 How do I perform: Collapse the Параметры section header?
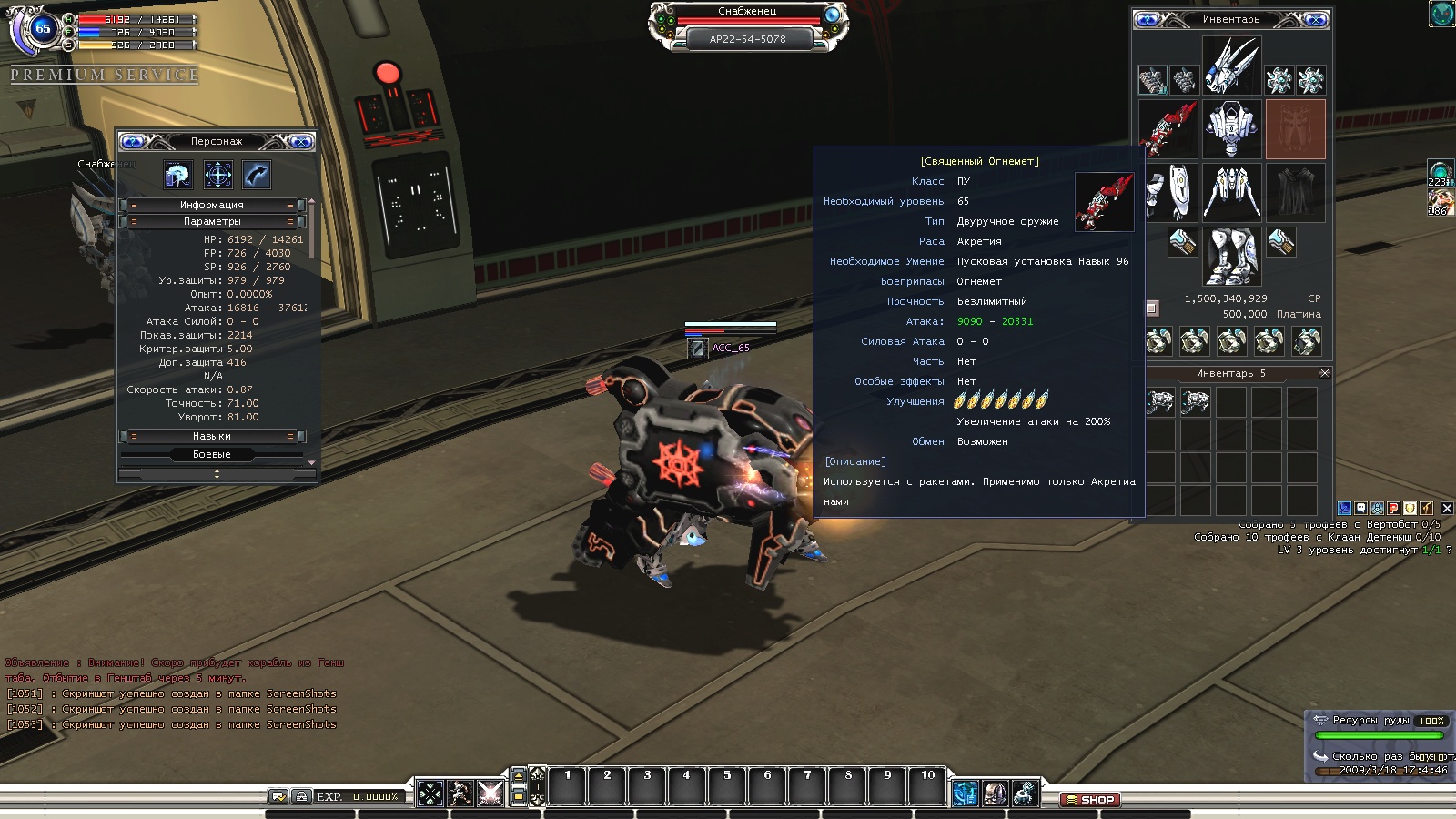coord(211,221)
